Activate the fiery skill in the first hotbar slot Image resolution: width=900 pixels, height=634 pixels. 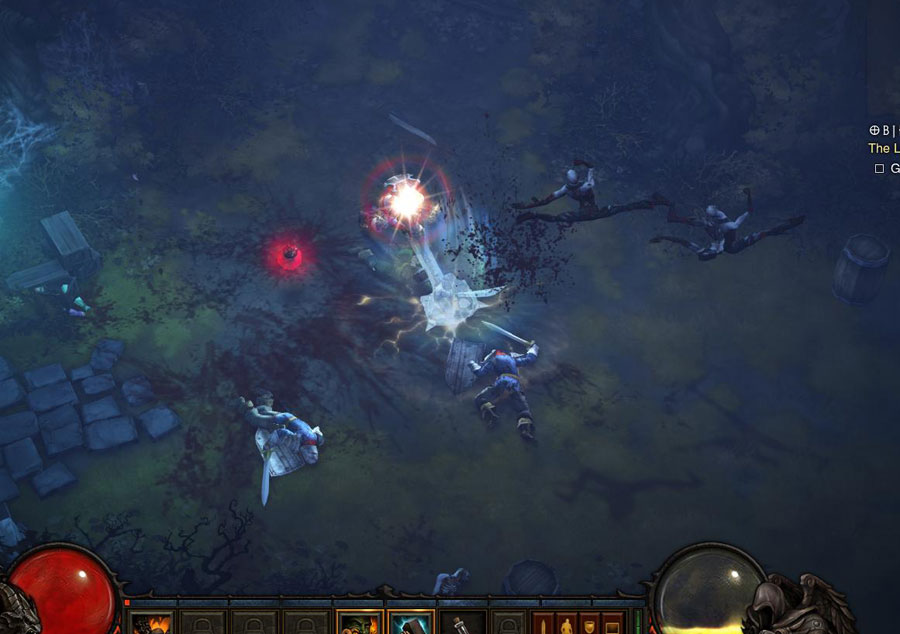tap(152, 624)
